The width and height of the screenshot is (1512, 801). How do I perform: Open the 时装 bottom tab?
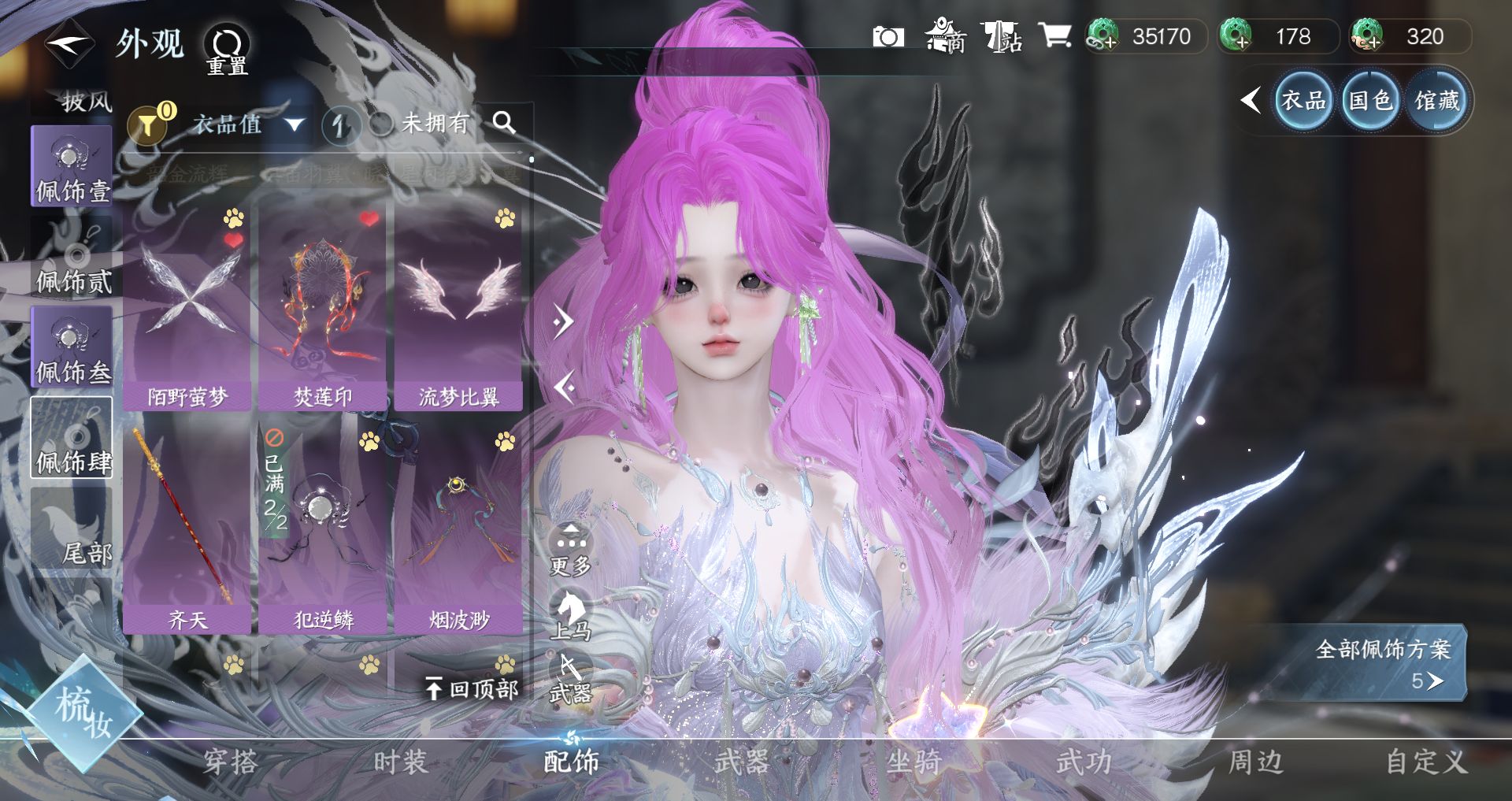coord(400,762)
